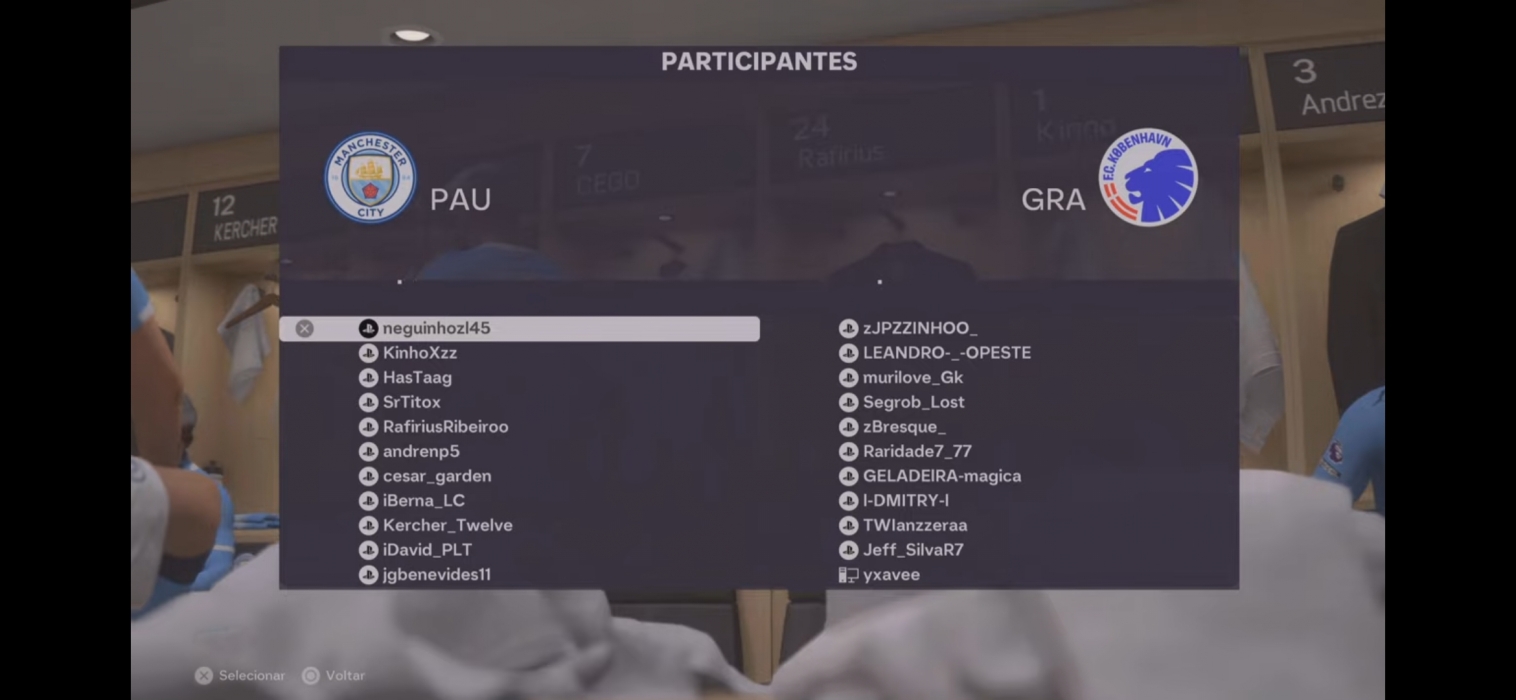Select zJPZZINHOO_ on the away team
The width and height of the screenshot is (1516, 700).
(x=919, y=328)
